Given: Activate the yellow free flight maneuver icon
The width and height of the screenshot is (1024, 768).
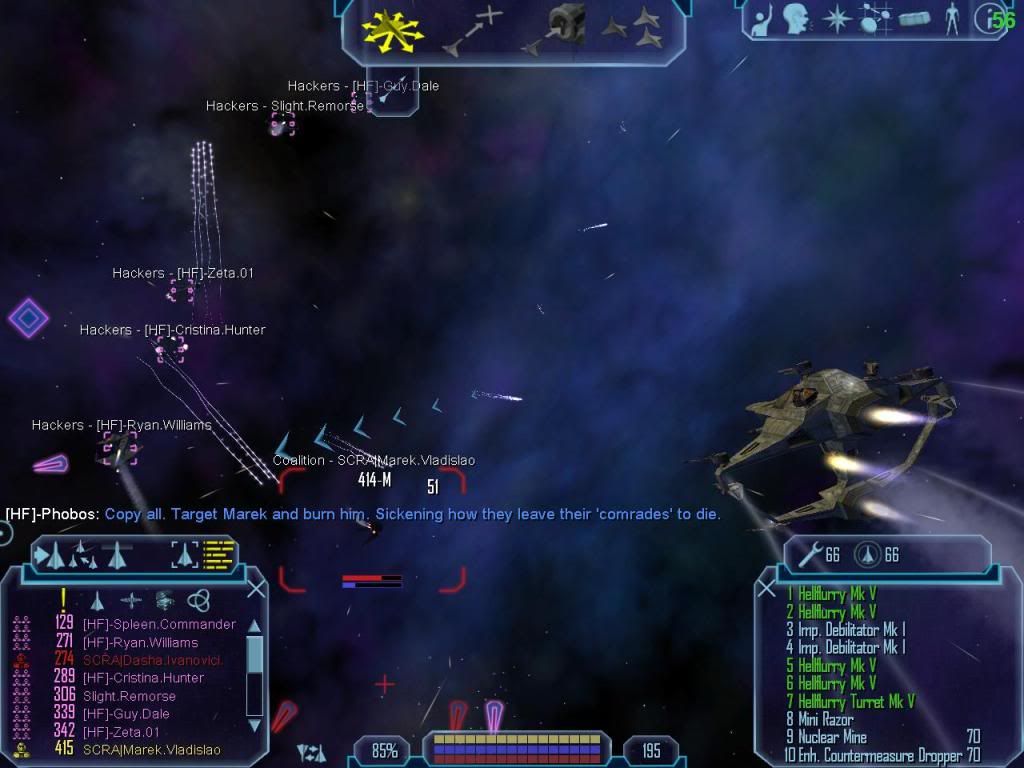Looking at the screenshot, I should (394, 30).
